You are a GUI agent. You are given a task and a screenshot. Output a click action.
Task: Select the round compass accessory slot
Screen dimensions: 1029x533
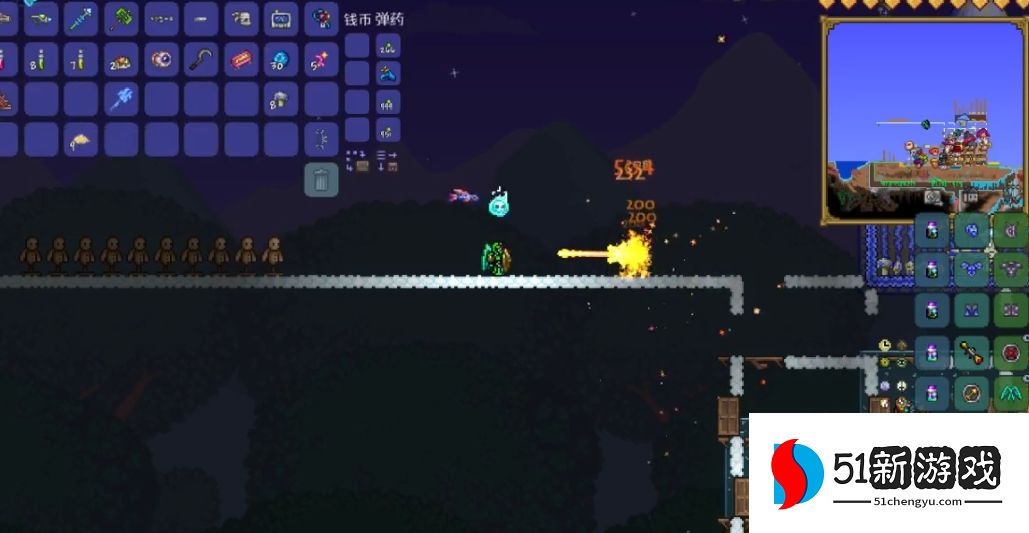[972, 392]
